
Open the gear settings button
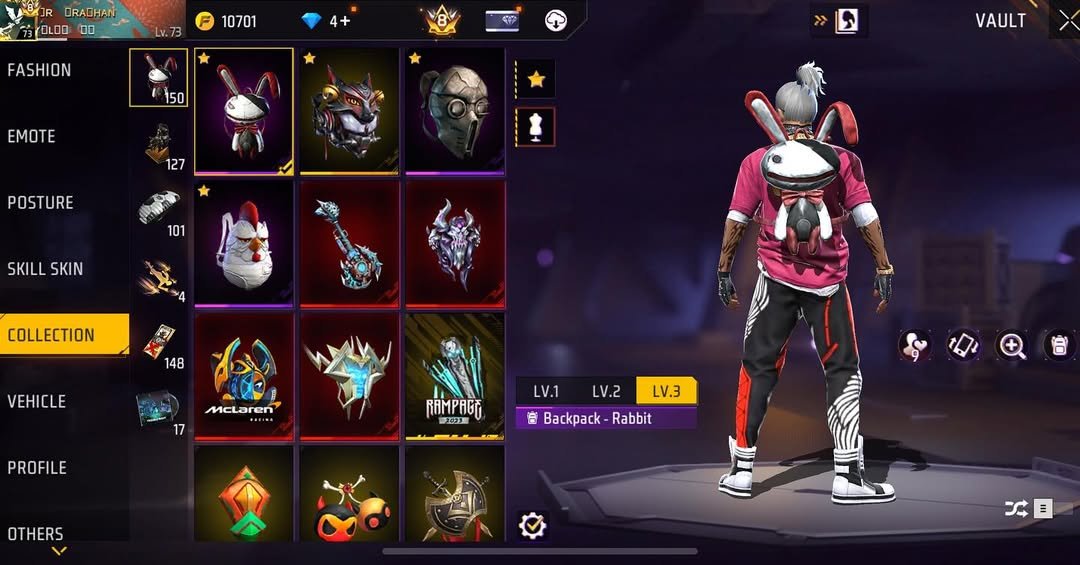tap(533, 526)
